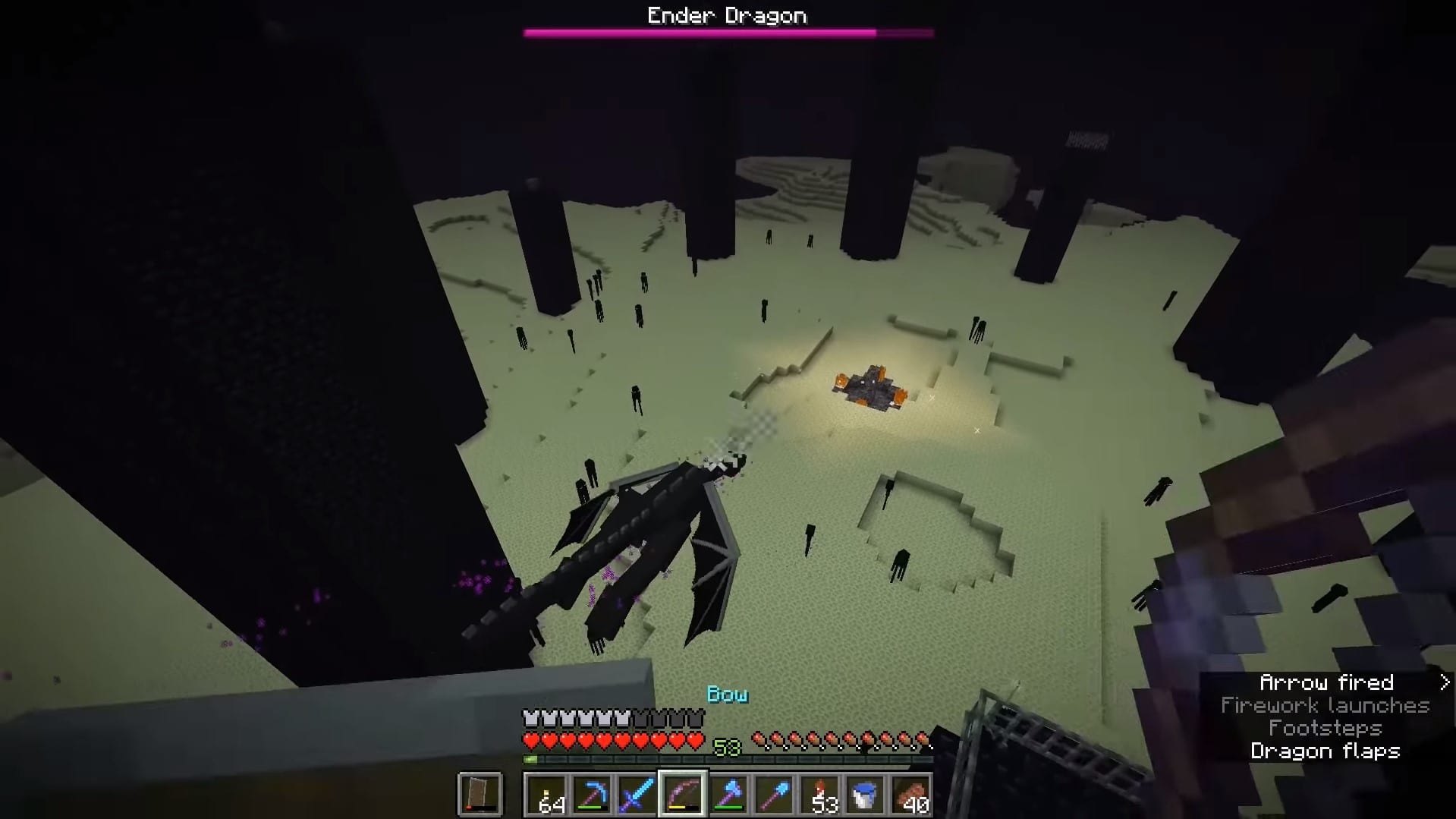Click the Arrow fired subtitle entry
Screen dimensions: 1456x819
(x=1327, y=682)
